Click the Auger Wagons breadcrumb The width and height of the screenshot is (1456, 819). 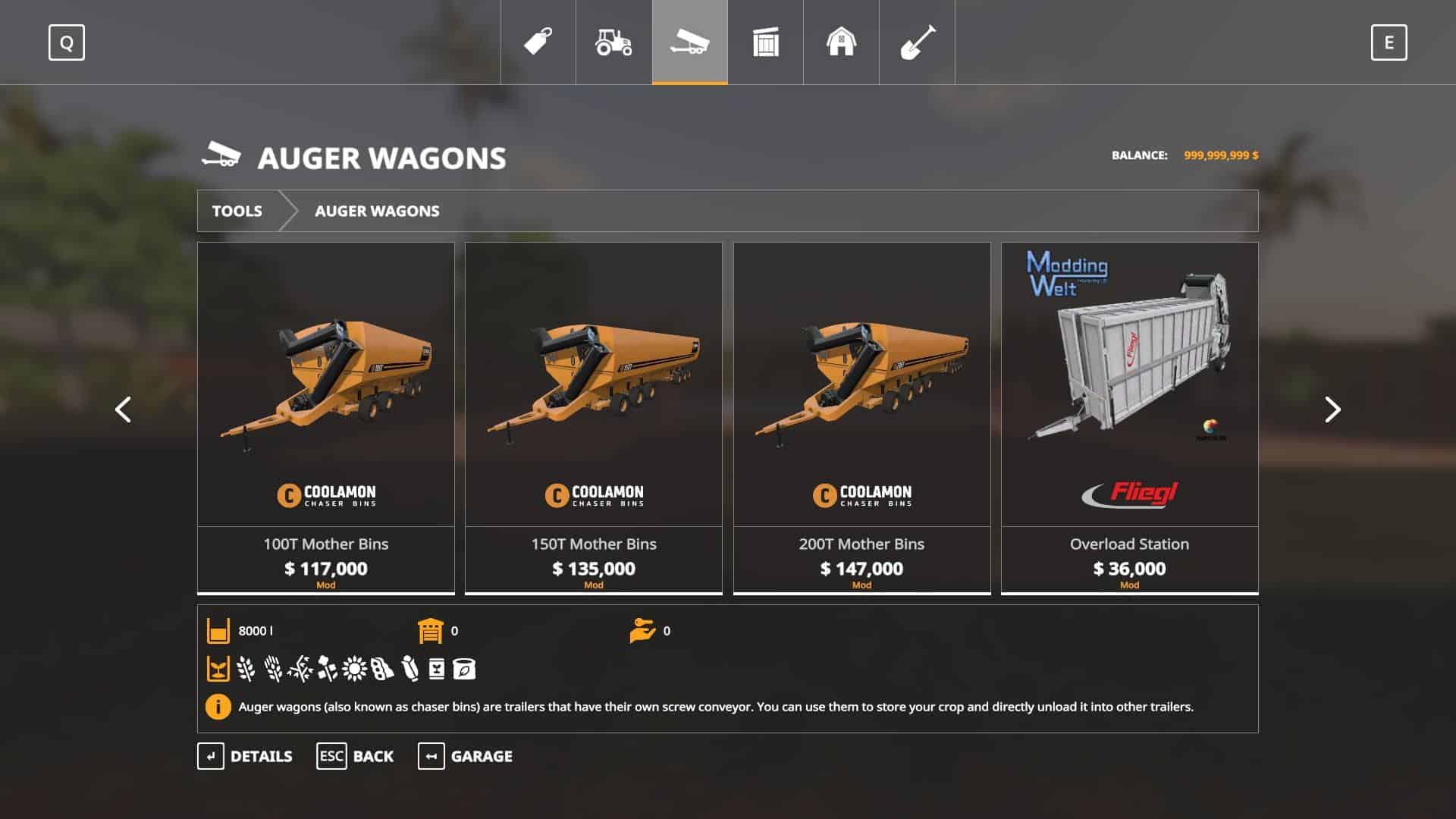pos(377,211)
